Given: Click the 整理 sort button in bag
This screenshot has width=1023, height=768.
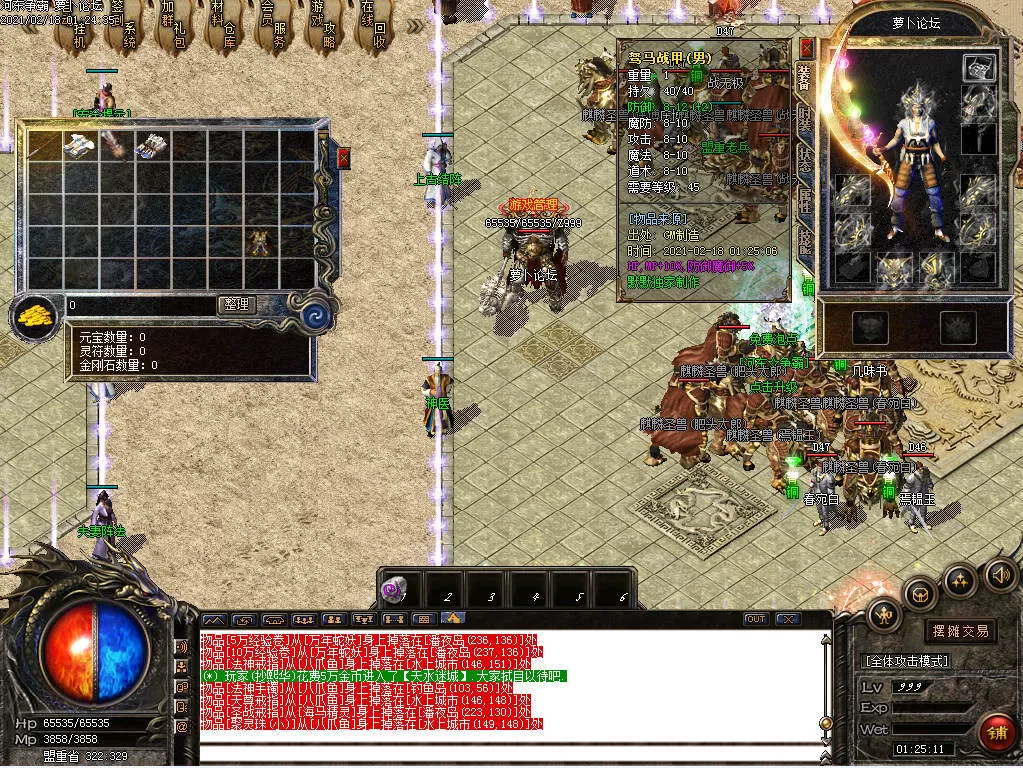Looking at the screenshot, I should click(237, 305).
